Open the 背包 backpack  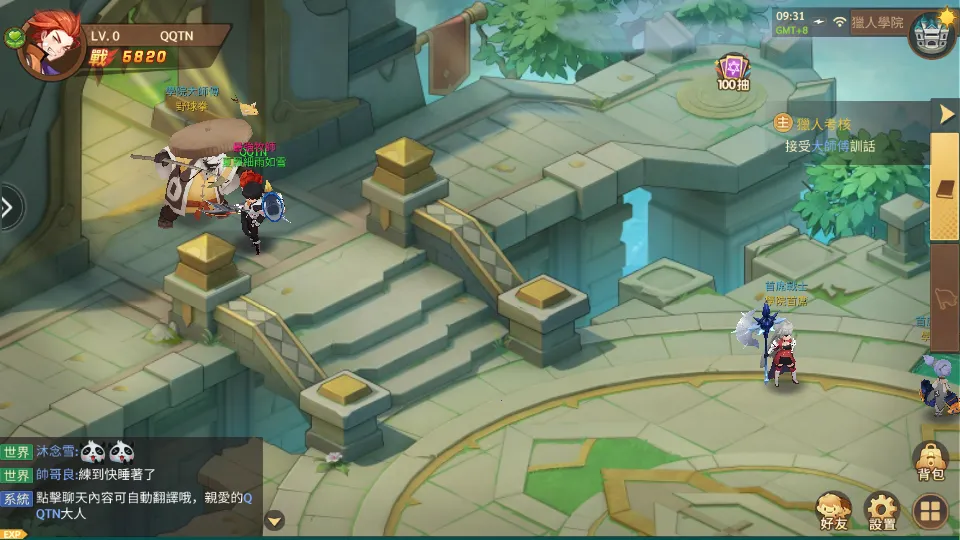pos(930,462)
